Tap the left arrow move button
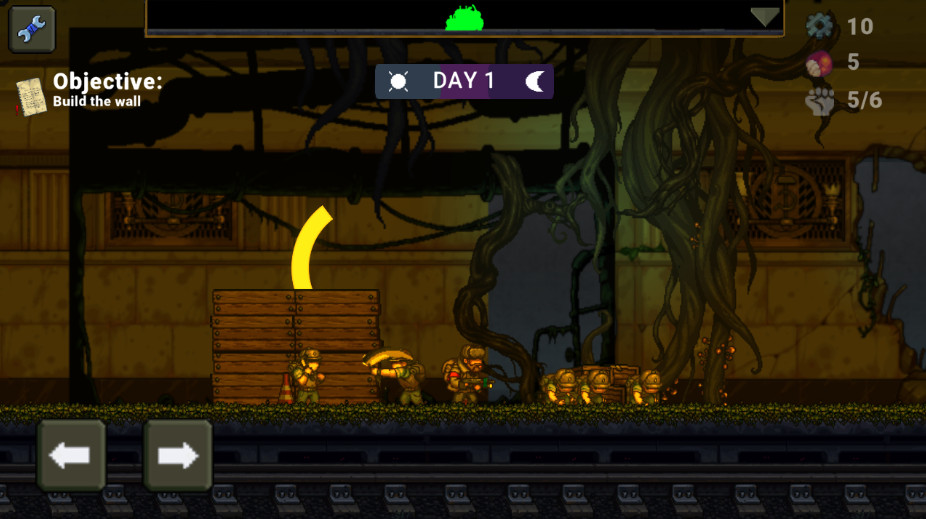 pos(71,456)
